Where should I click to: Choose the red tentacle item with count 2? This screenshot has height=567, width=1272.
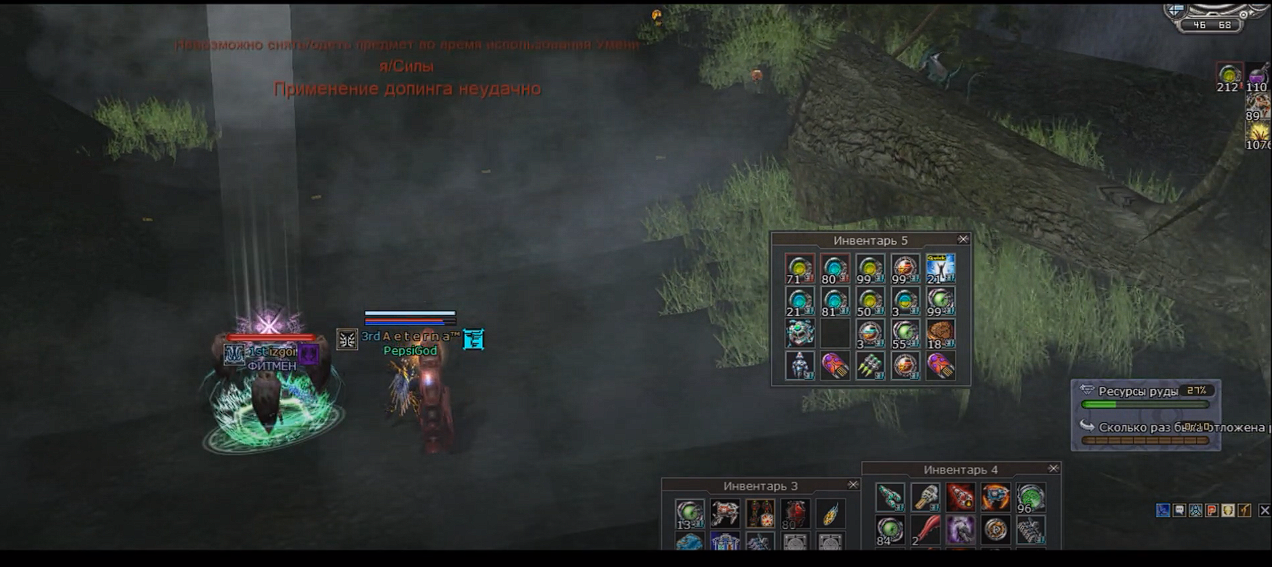pyautogui.click(x=925, y=529)
